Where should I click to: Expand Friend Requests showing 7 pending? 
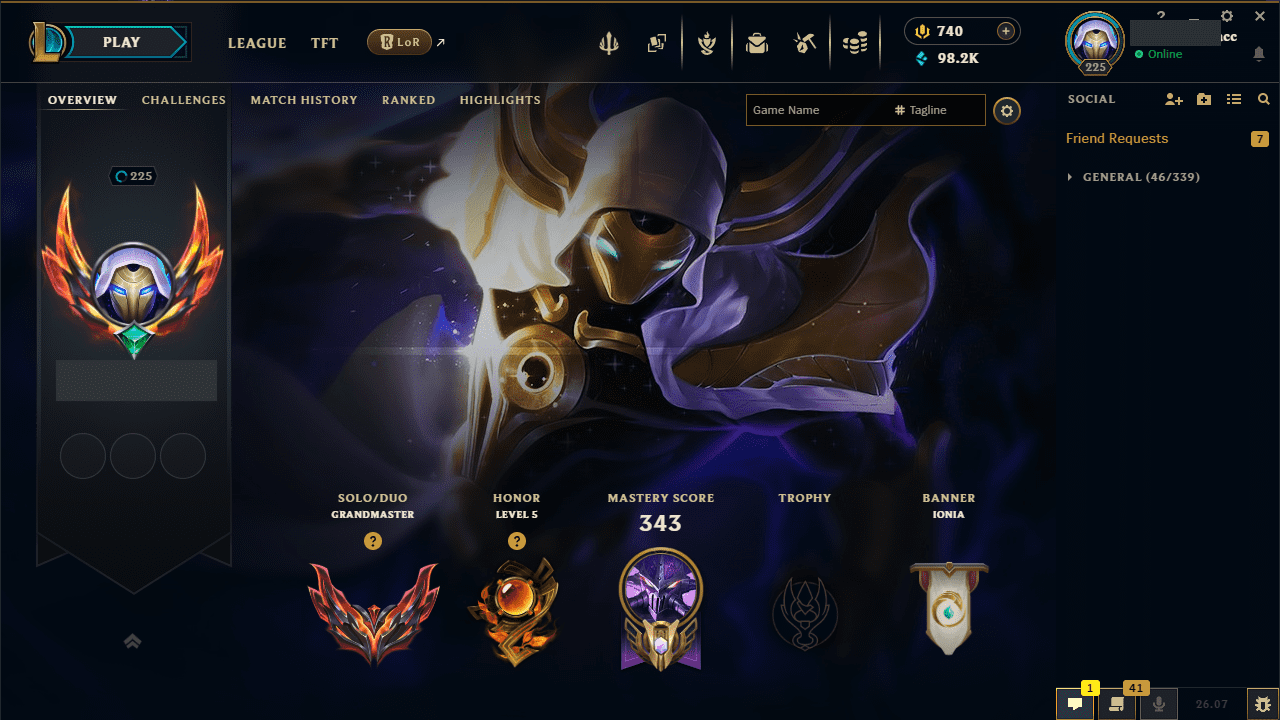pyautogui.click(x=1117, y=138)
